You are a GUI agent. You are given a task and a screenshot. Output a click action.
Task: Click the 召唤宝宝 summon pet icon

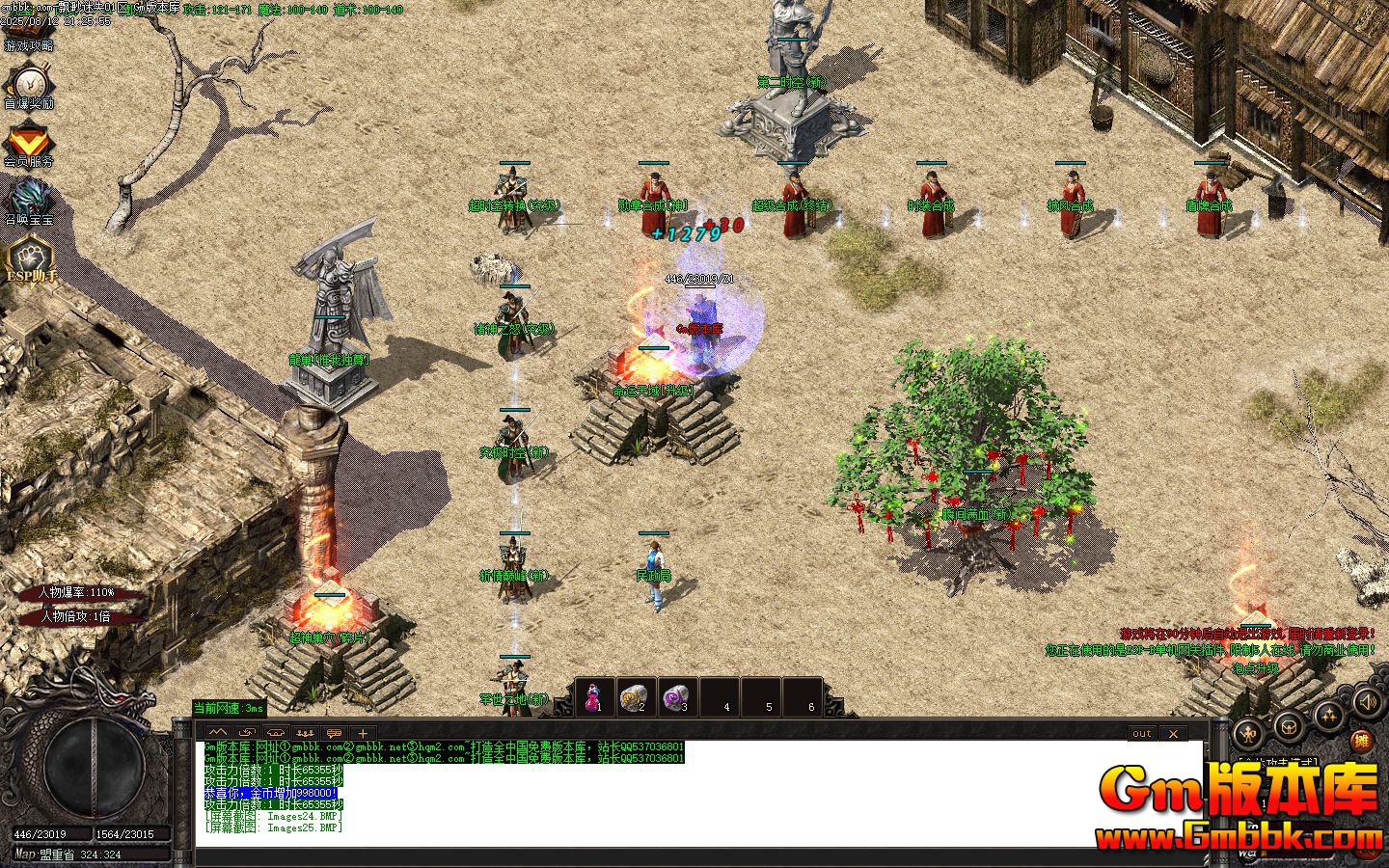tap(32, 193)
